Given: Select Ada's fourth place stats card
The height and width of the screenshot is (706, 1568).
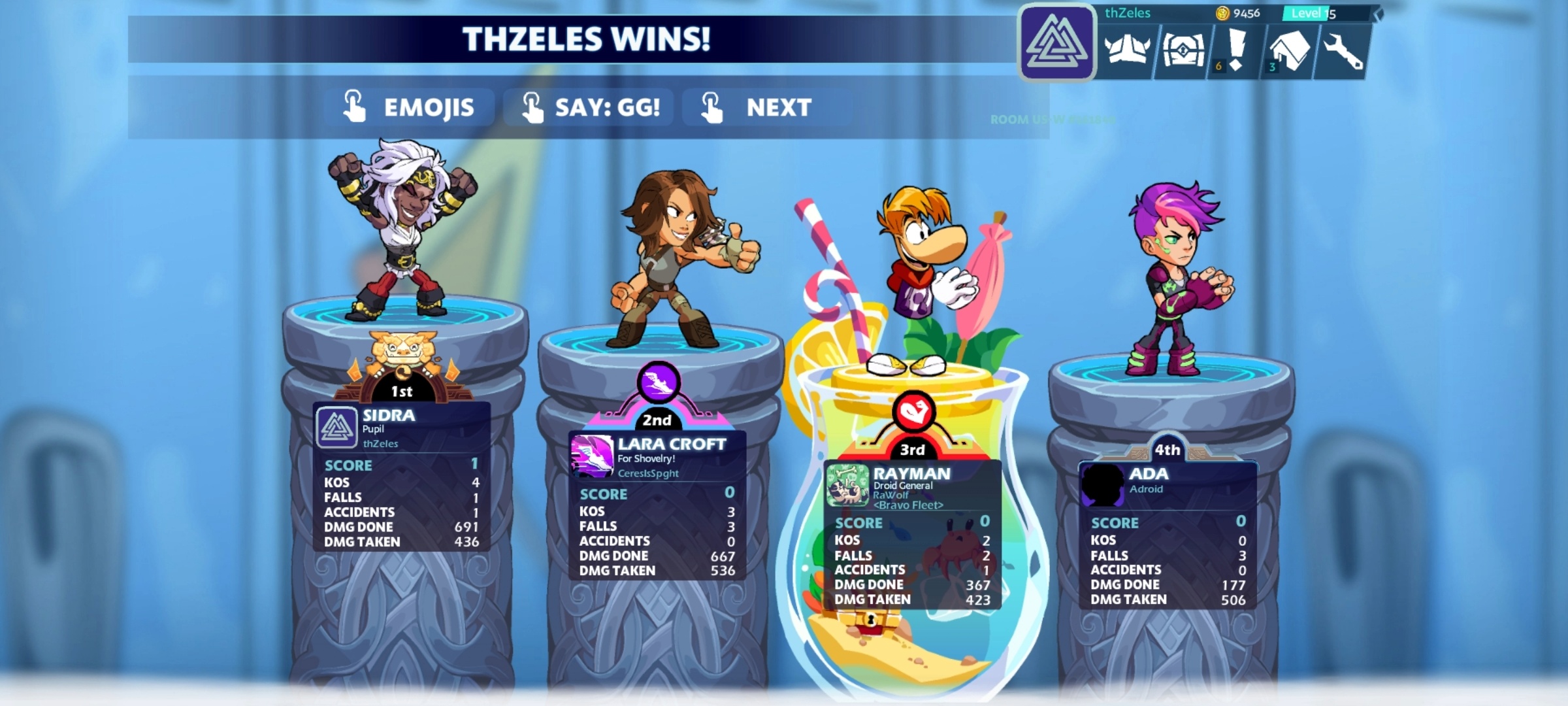Looking at the screenshot, I should click(x=1168, y=535).
